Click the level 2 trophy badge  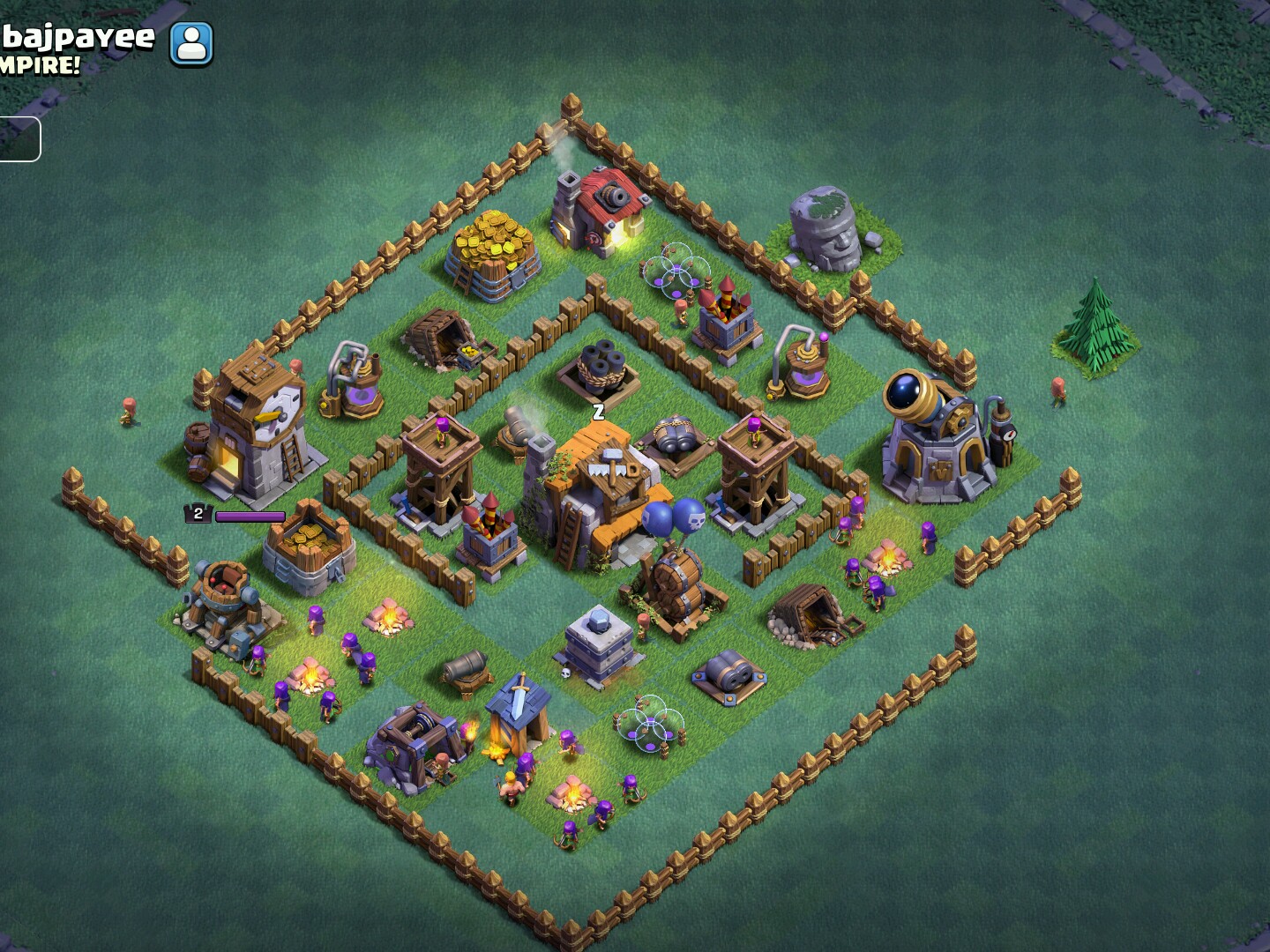(x=196, y=511)
